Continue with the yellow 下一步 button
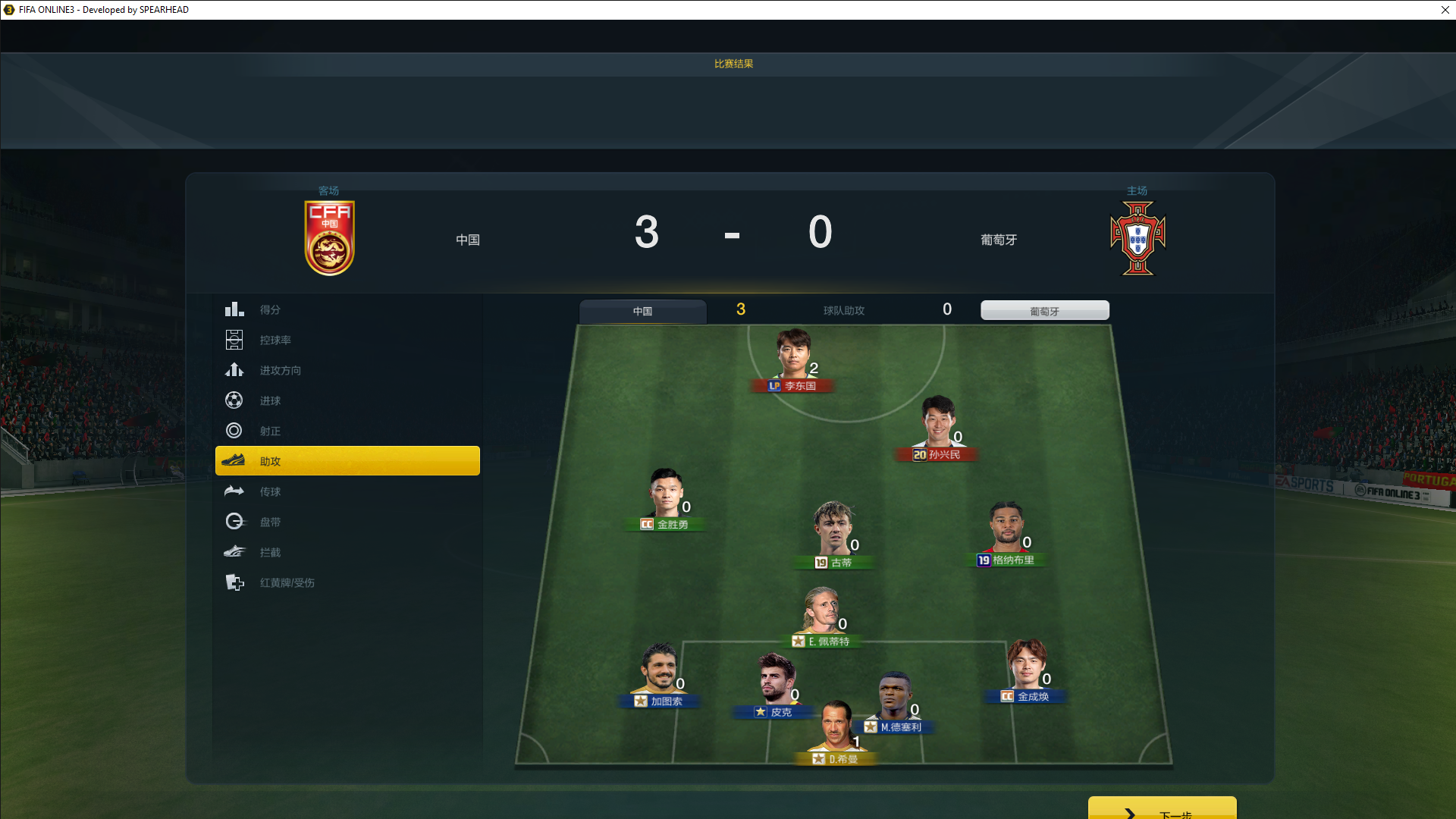Screen dimensions: 1456x819 coord(1162,810)
